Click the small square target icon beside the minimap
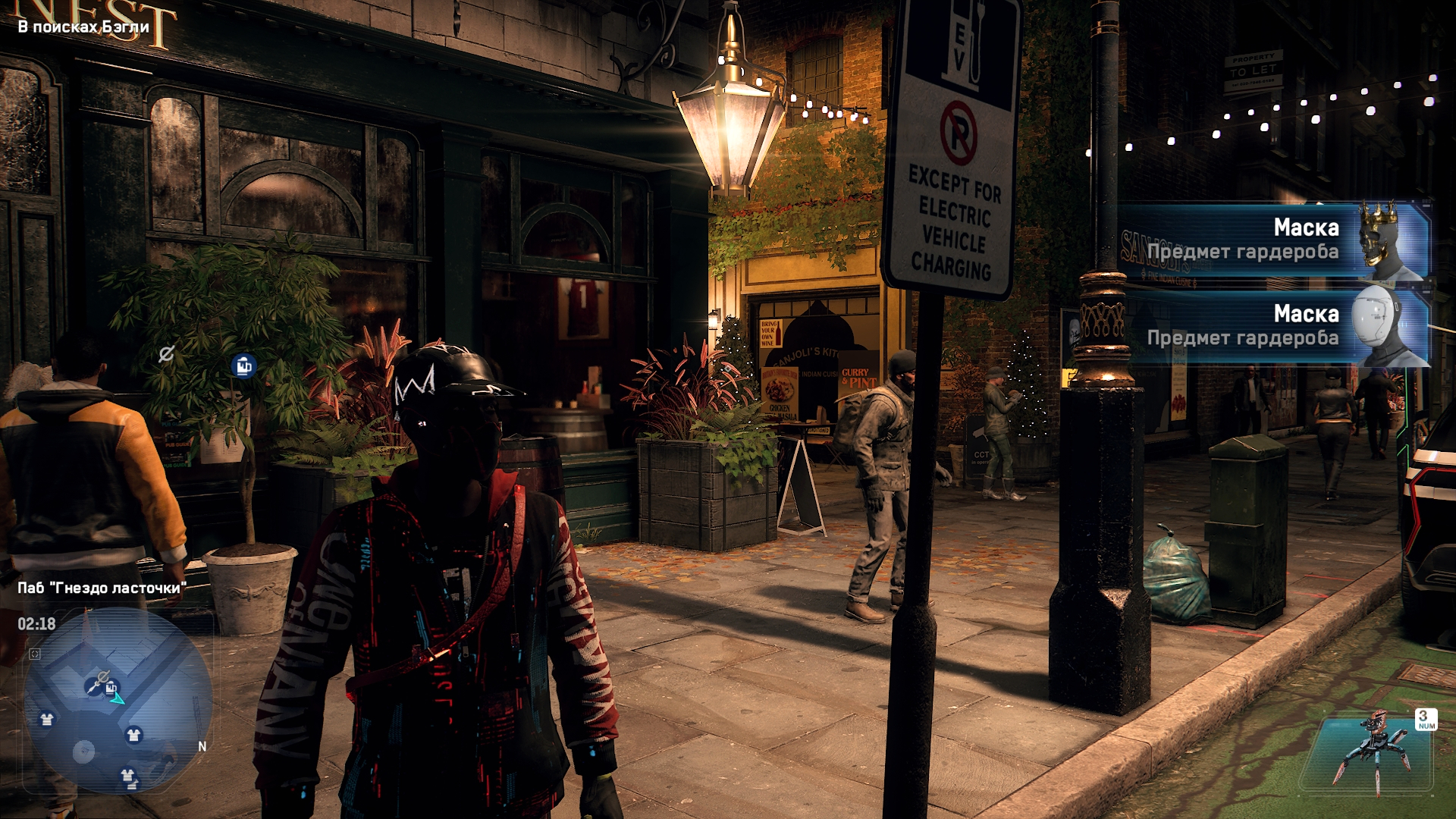 [x=35, y=654]
